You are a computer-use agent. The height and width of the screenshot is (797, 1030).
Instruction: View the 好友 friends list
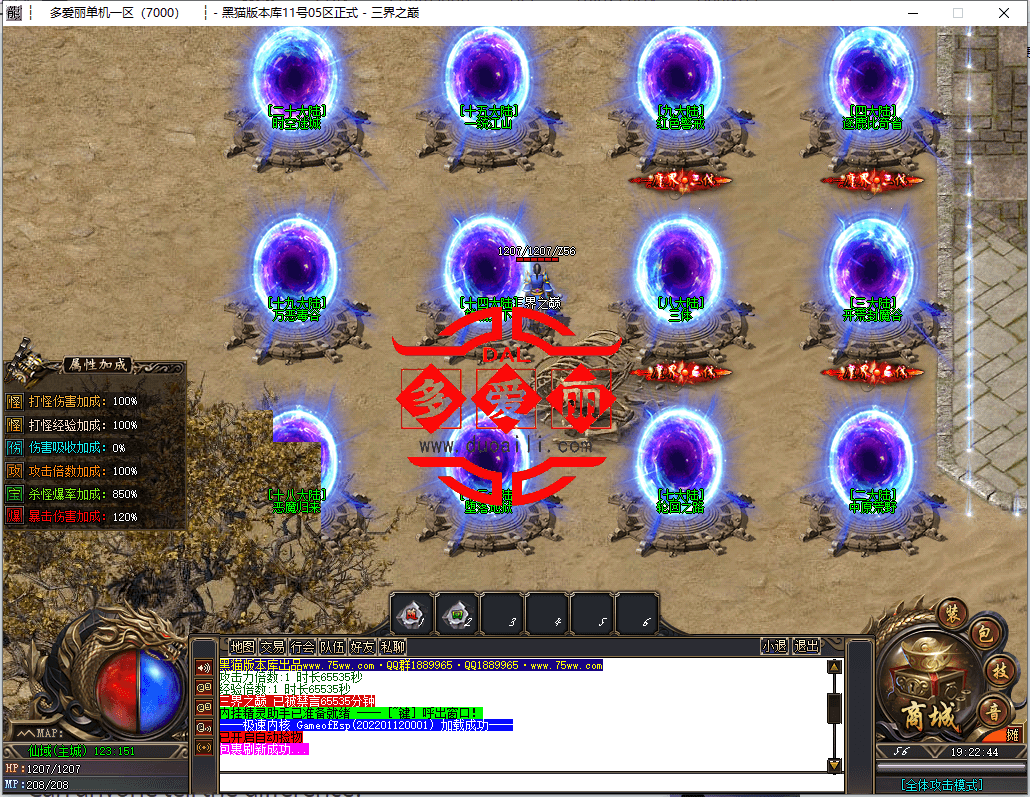tap(362, 646)
